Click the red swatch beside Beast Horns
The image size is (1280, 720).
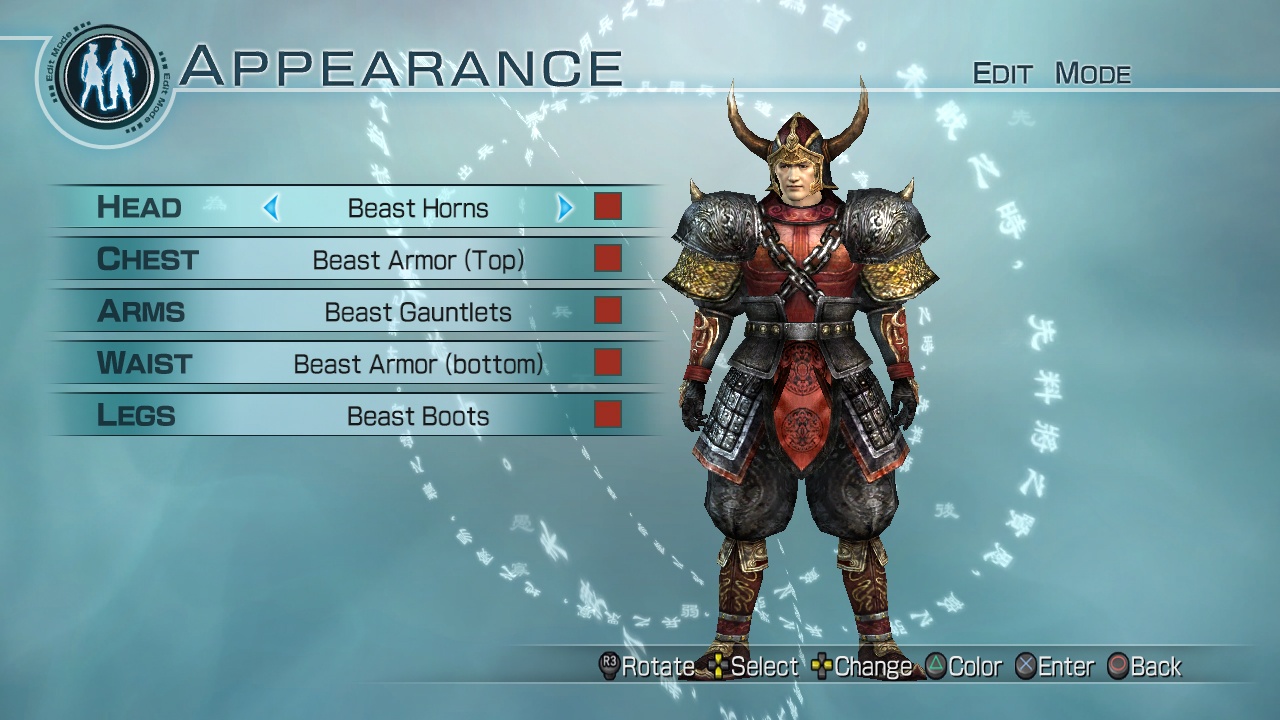pos(607,207)
